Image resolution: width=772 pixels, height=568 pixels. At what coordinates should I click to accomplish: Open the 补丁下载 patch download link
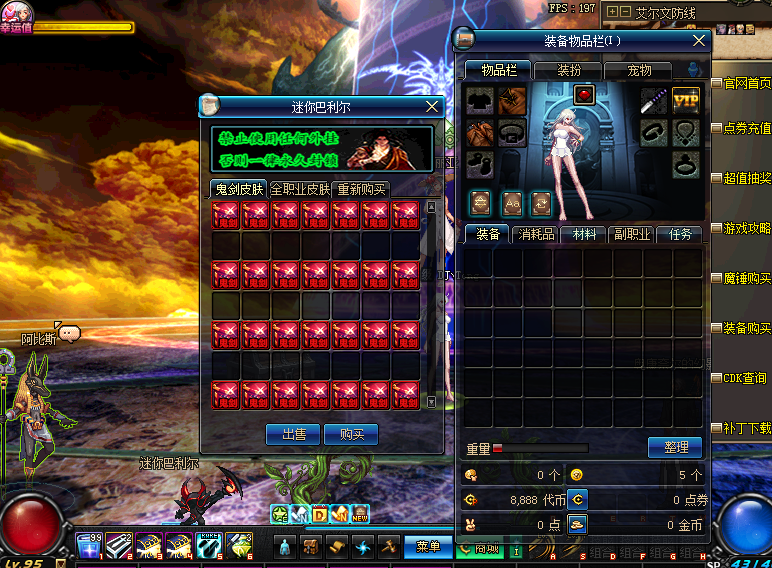click(746, 428)
